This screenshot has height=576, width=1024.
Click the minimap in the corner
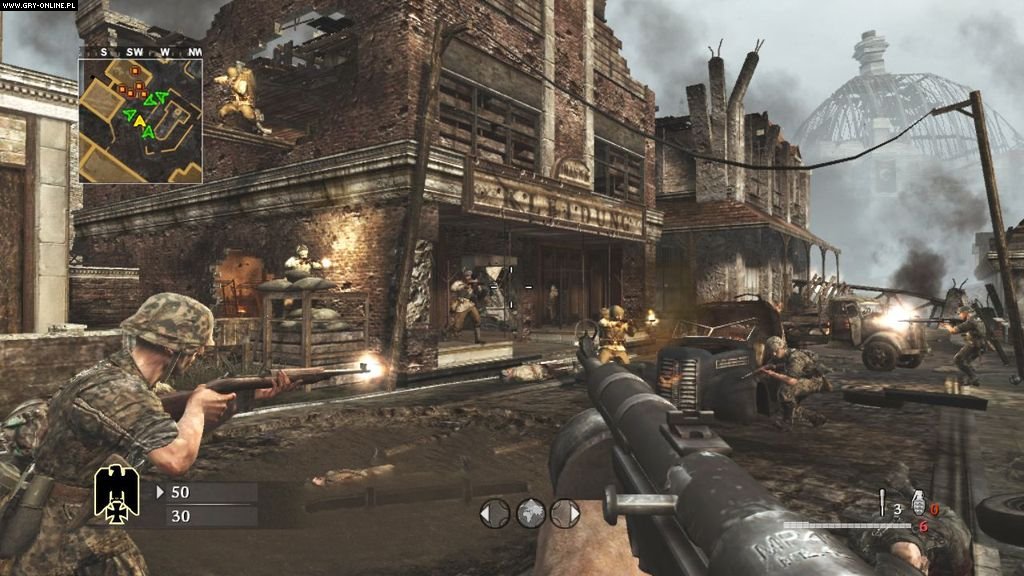[x=141, y=120]
